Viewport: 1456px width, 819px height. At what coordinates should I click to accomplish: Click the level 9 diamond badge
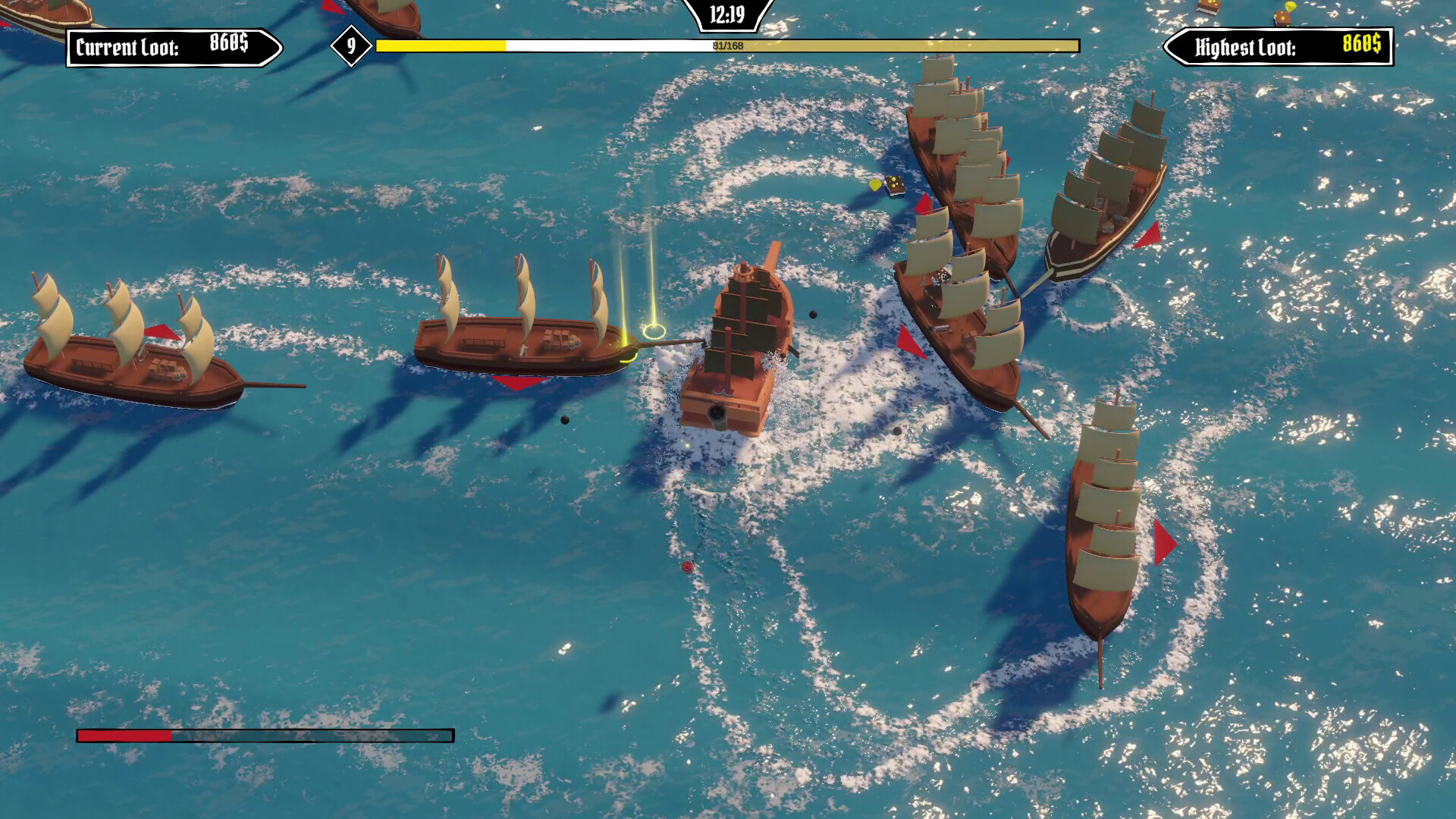(x=350, y=47)
